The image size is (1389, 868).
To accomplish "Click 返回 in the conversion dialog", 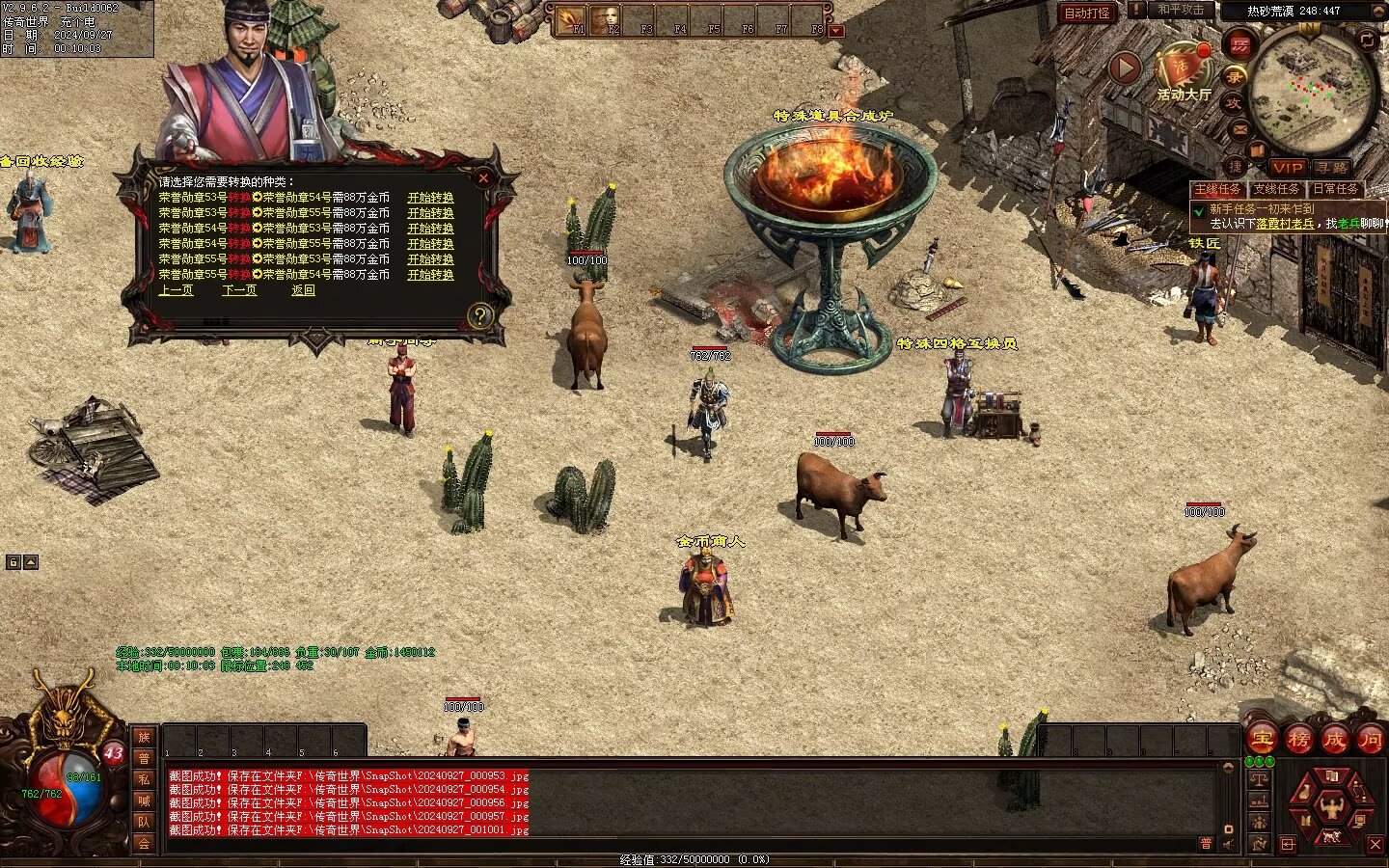I will tap(303, 290).
